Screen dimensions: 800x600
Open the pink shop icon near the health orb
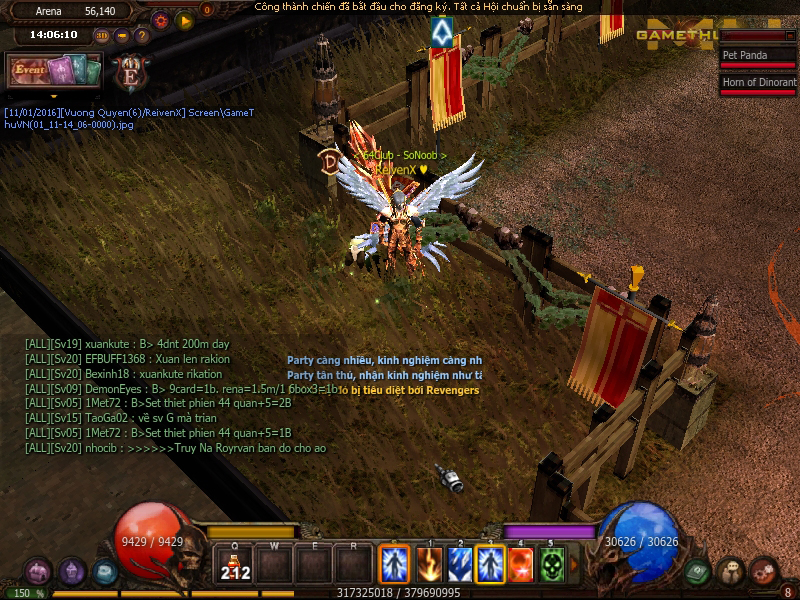click(38, 573)
